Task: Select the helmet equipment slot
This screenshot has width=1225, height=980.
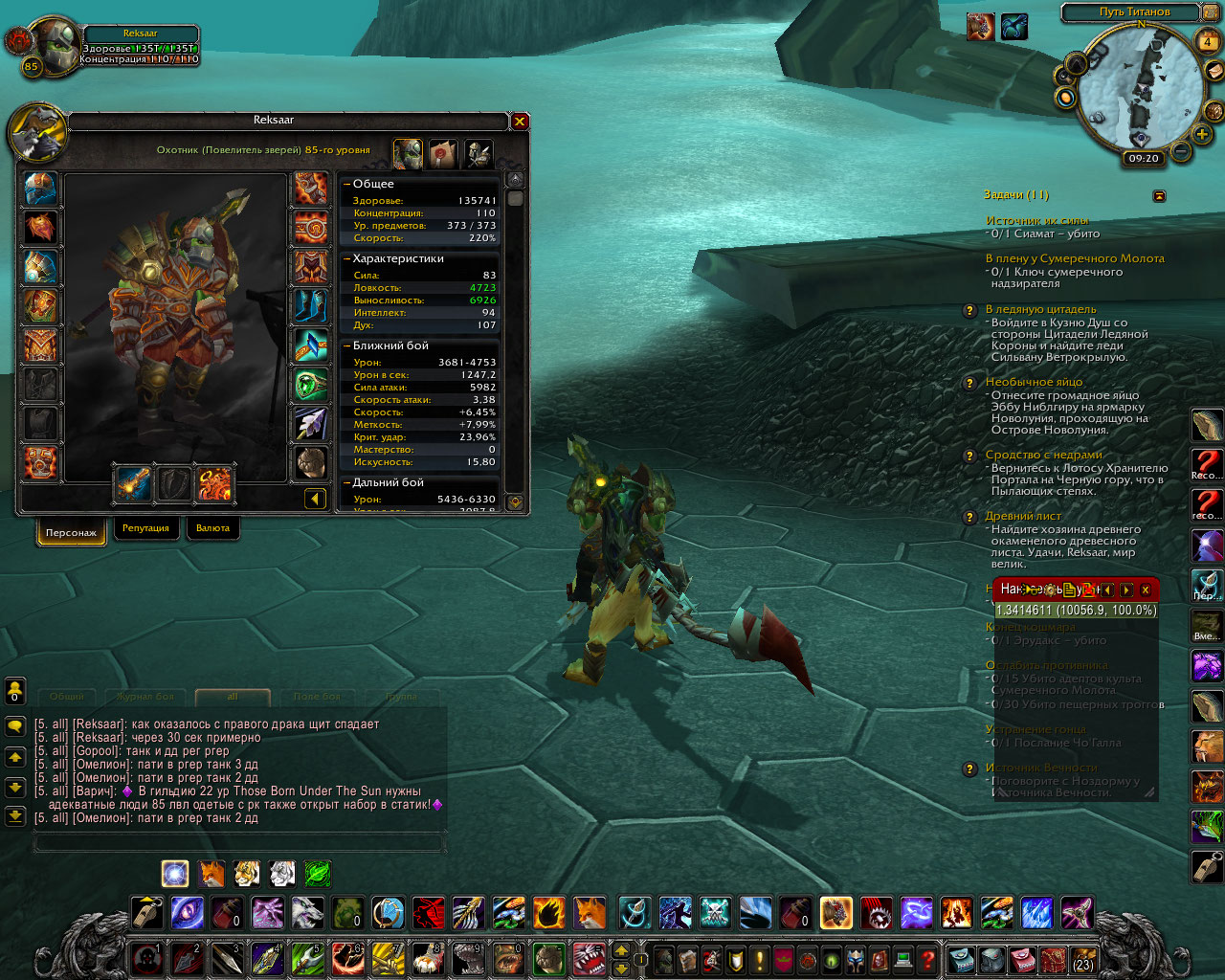Action: coord(40,189)
